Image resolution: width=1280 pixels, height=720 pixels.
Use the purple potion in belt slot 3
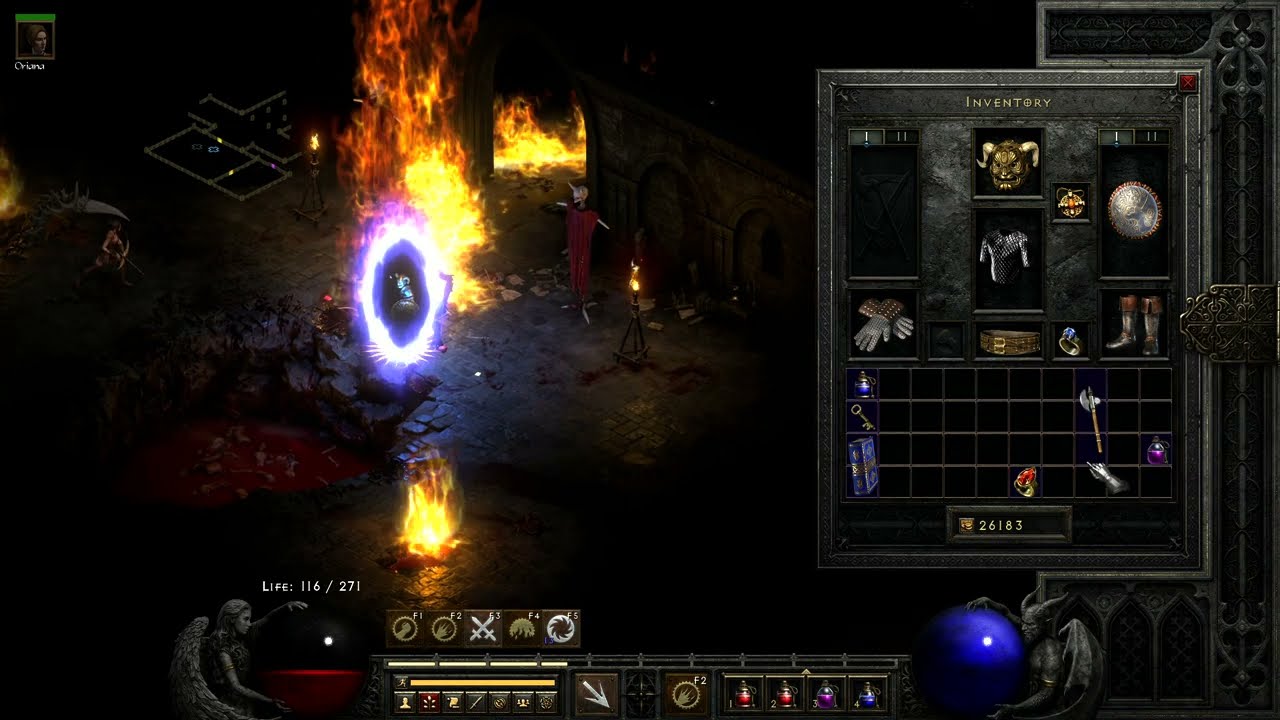[827, 693]
